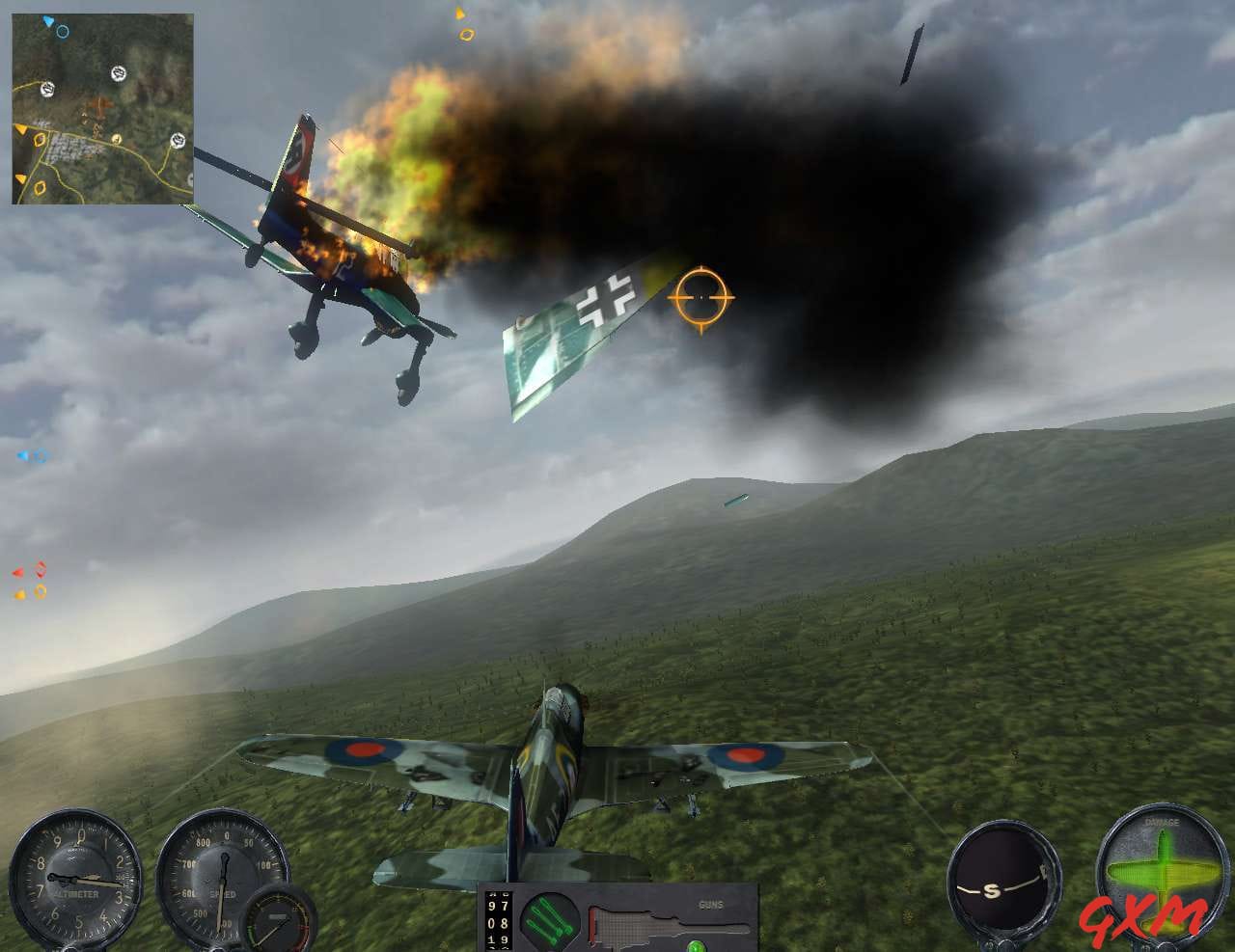Select the GUNS weapon panel icon
Screen dimensions: 1235x952
[711, 905]
